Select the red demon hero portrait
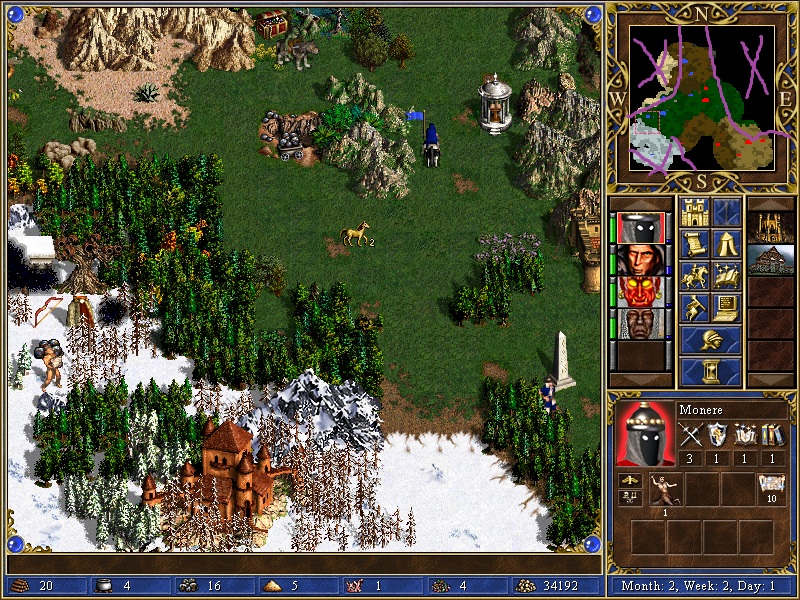Image resolution: width=800 pixels, height=600 pixels. click(x=637, y=292)
